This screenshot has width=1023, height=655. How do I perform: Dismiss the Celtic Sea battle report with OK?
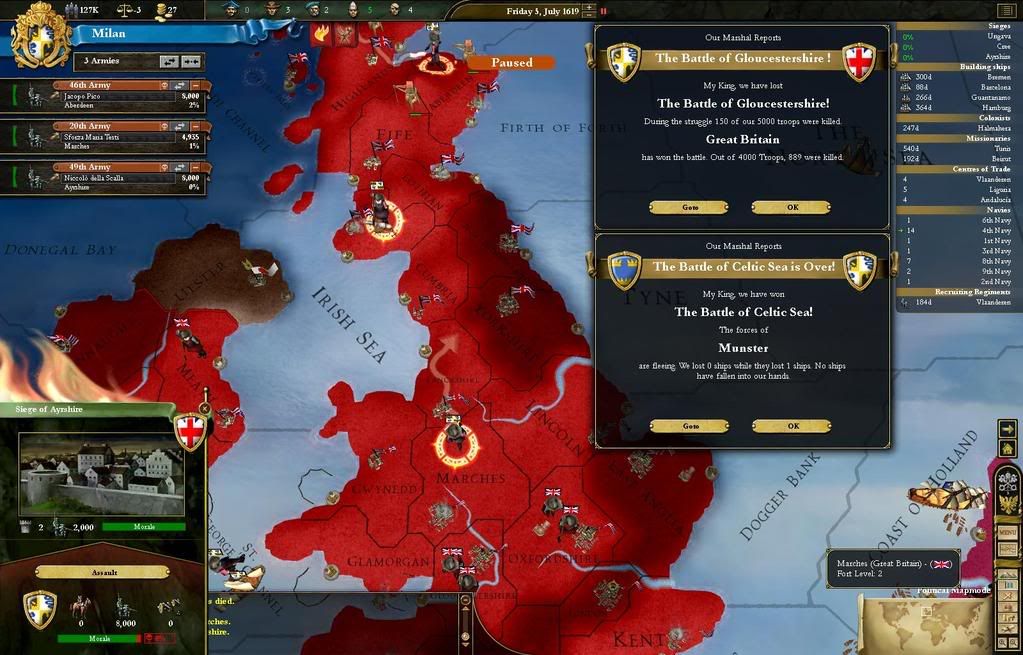click(791, 426)
